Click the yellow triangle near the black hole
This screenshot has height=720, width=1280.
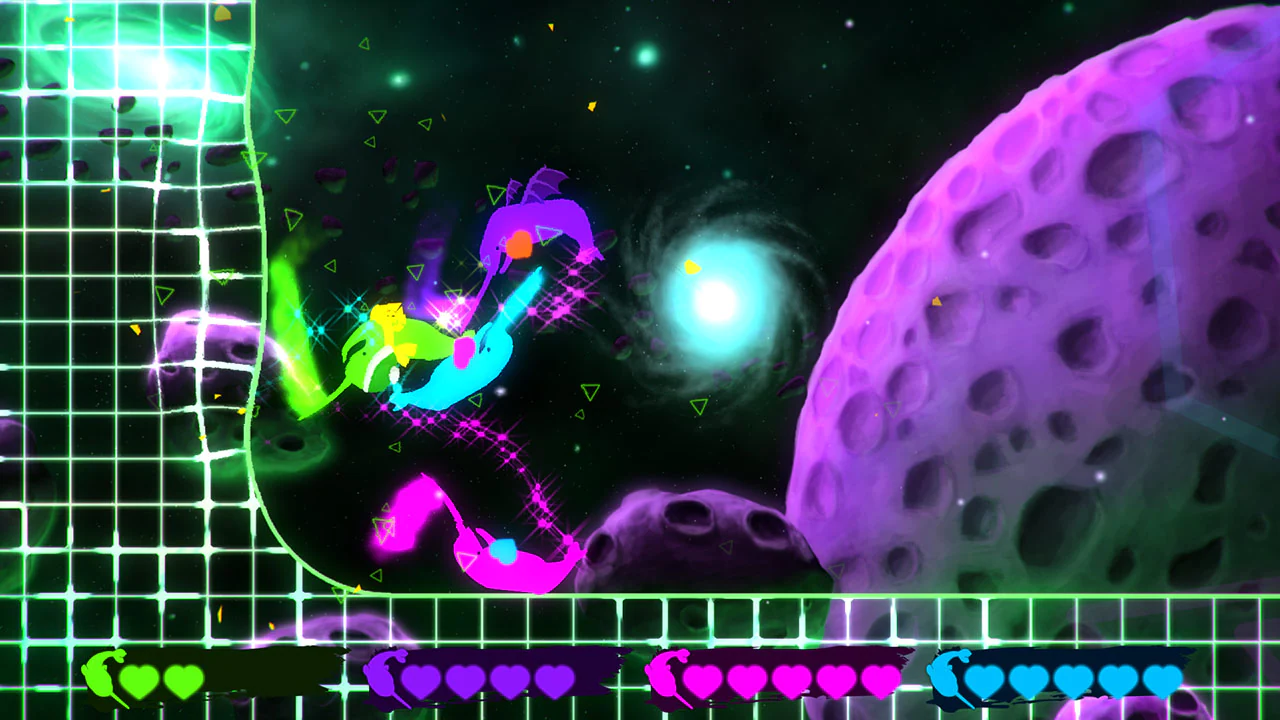[691, 268]
